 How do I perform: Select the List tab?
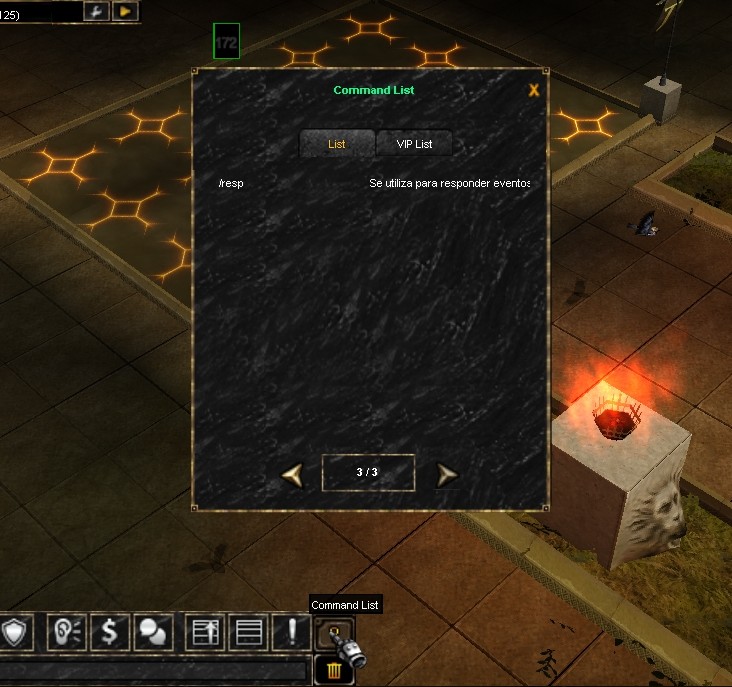pos(337,144)
